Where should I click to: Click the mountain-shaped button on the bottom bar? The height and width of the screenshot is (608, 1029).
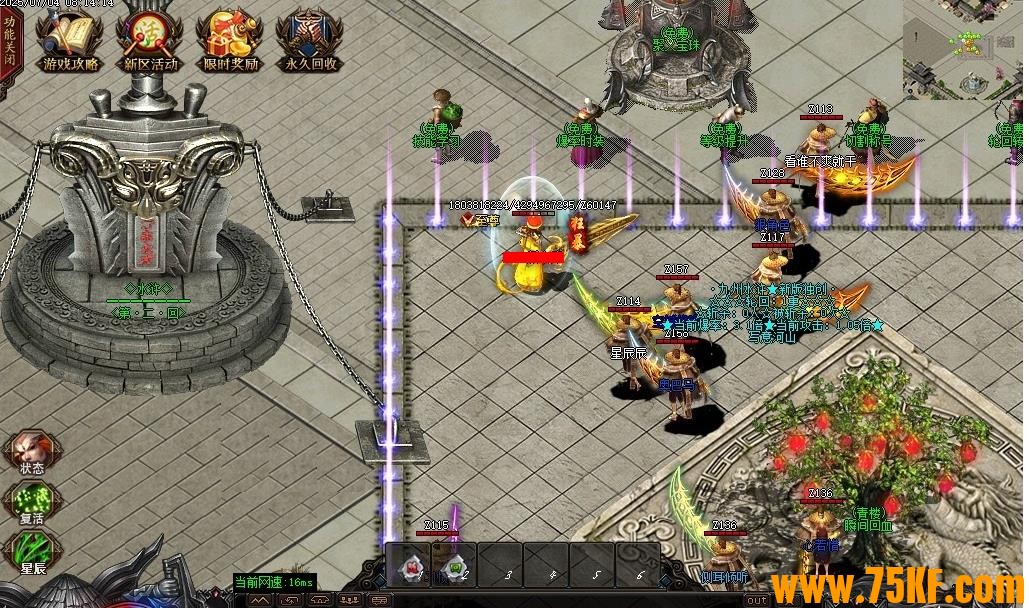pos(259,600)
